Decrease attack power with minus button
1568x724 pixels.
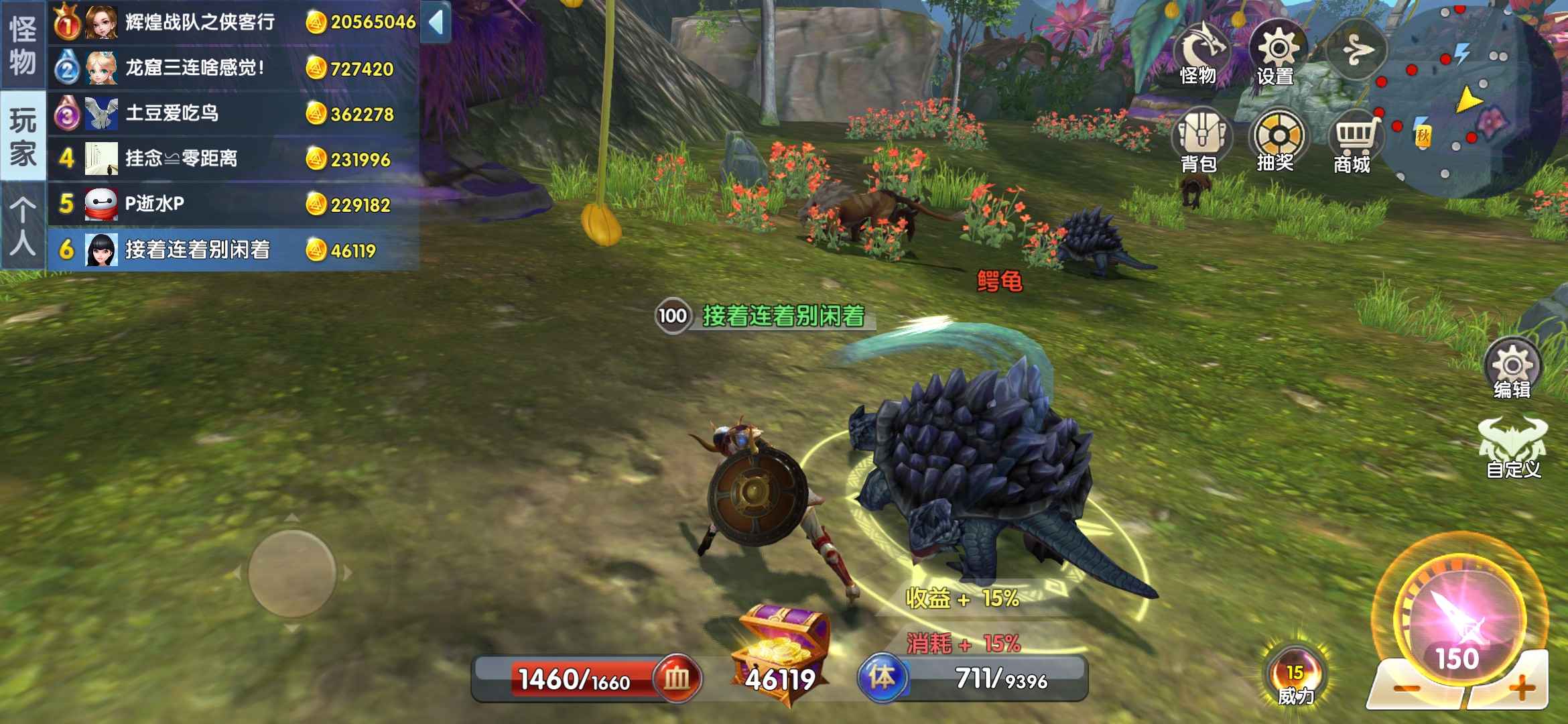click(1407, 688)
